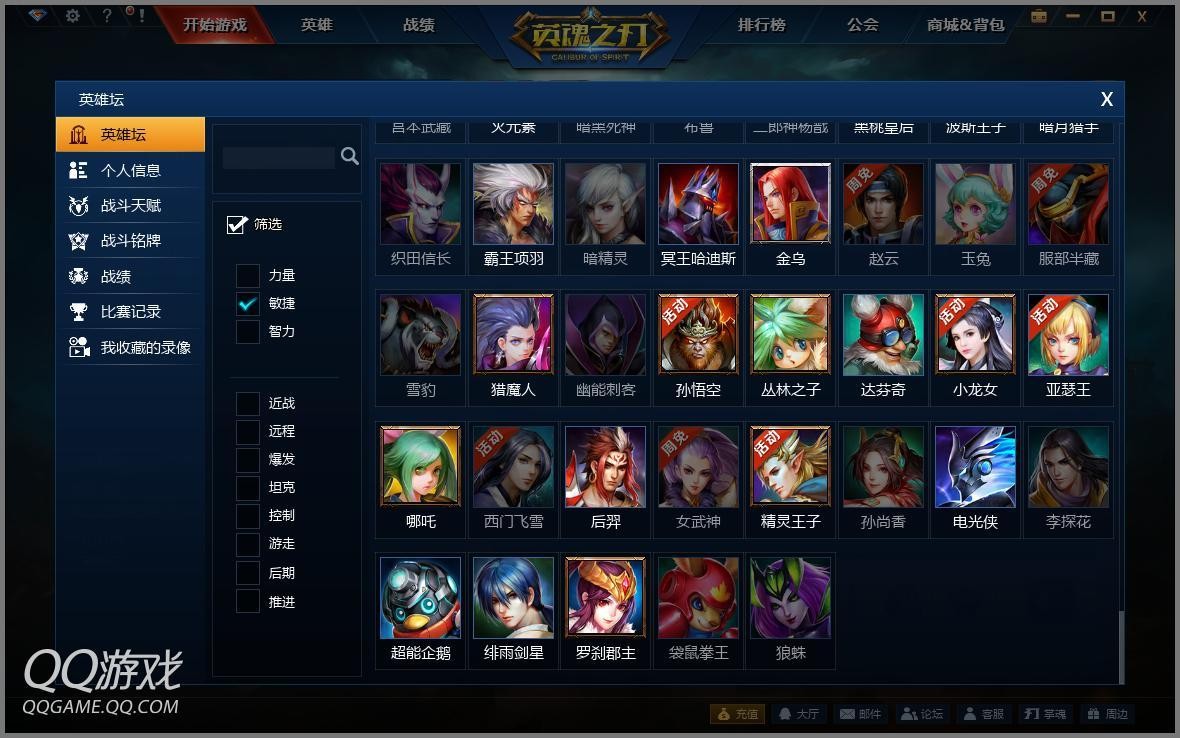This screenshot has width=1180, height=738.
Task: Switch to the 公会 guild tab
Action: tap(862, 24)
